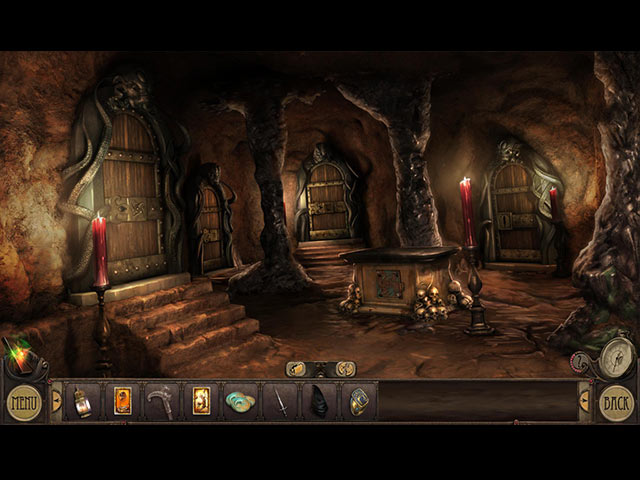Take the black feather from the inventory
Image resolution: width=640 pixels, height=480 pixels.
click(x=319, y=401)
